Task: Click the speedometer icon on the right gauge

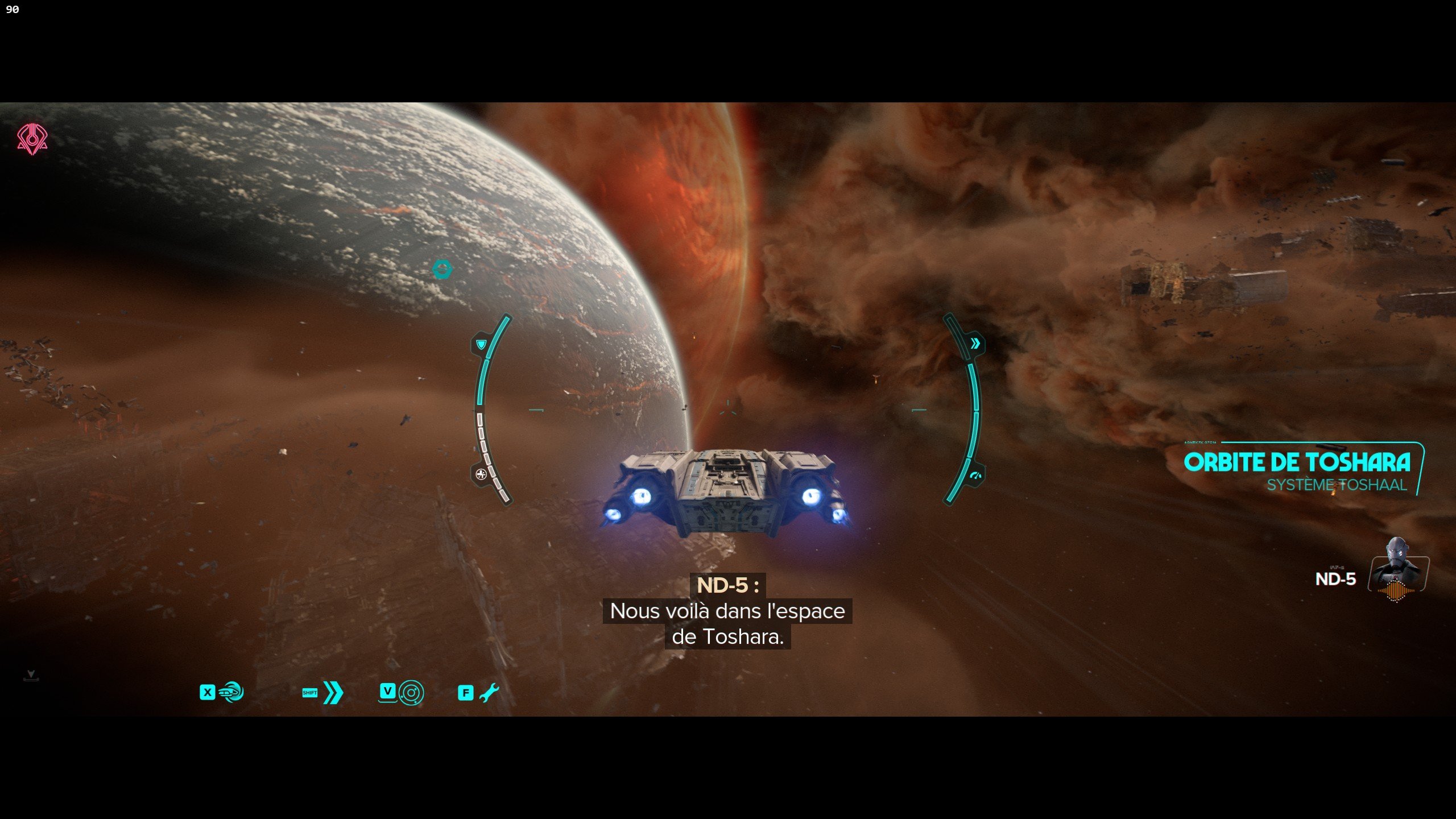Action: [x=976, y=475]
